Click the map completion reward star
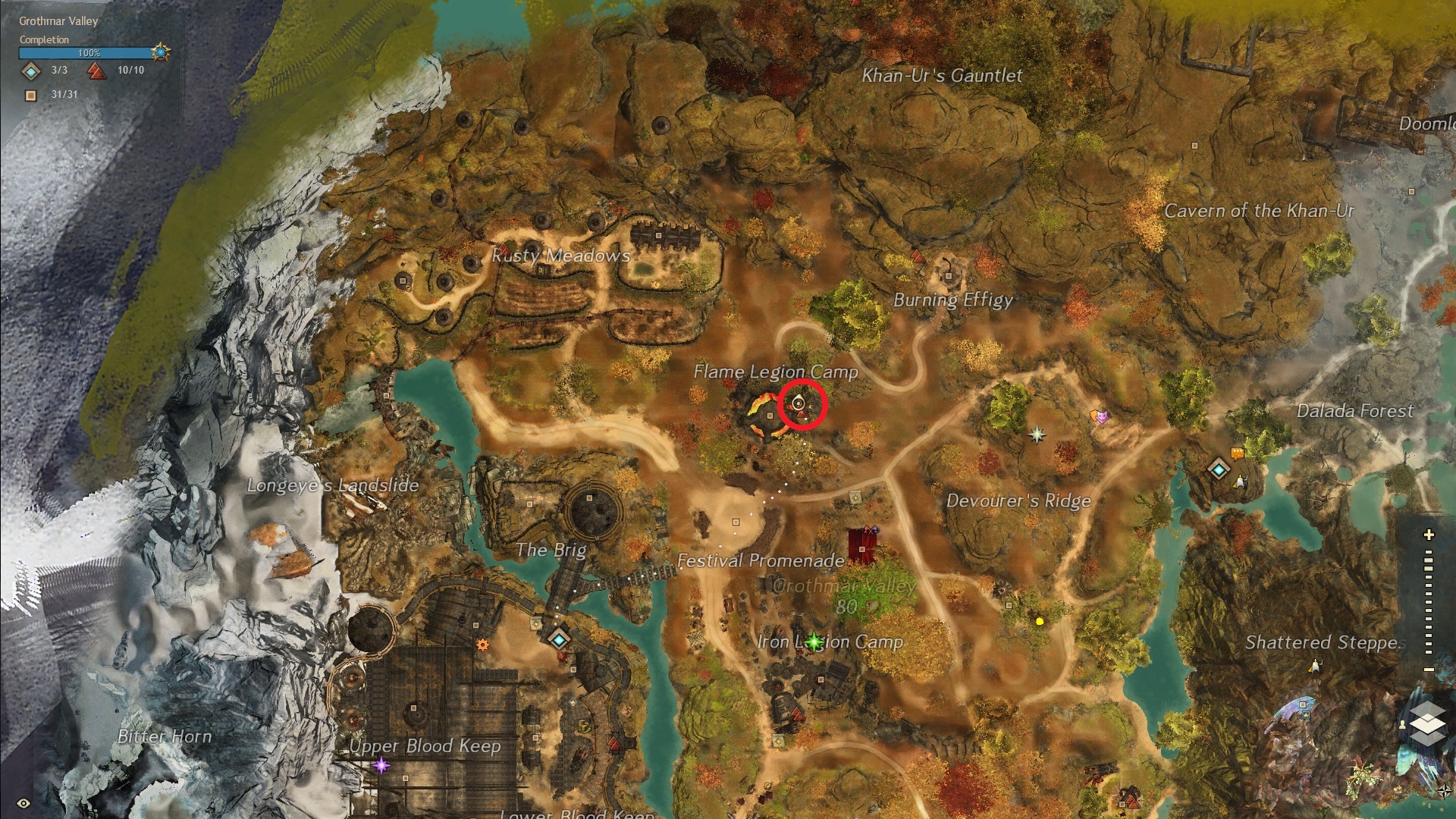This screenshot has width=1456, height=819. pos(161,52)
